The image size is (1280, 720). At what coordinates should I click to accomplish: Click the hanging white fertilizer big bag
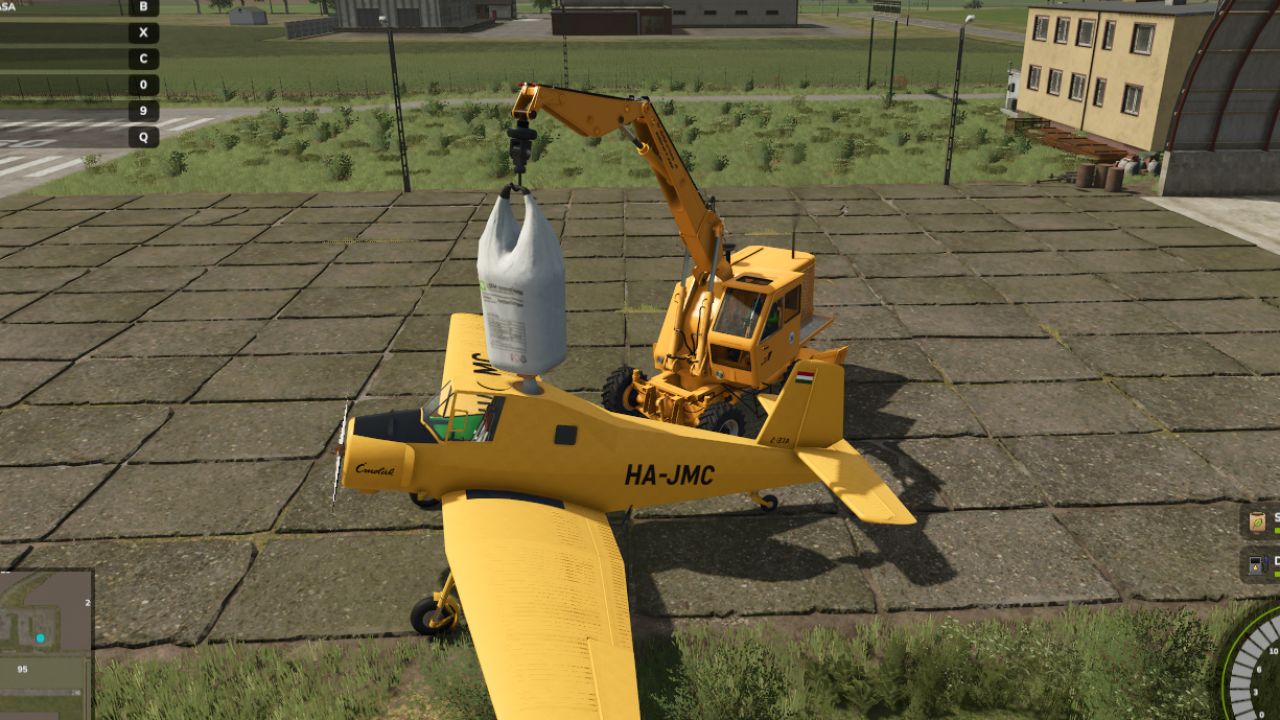tap(520, 280)
